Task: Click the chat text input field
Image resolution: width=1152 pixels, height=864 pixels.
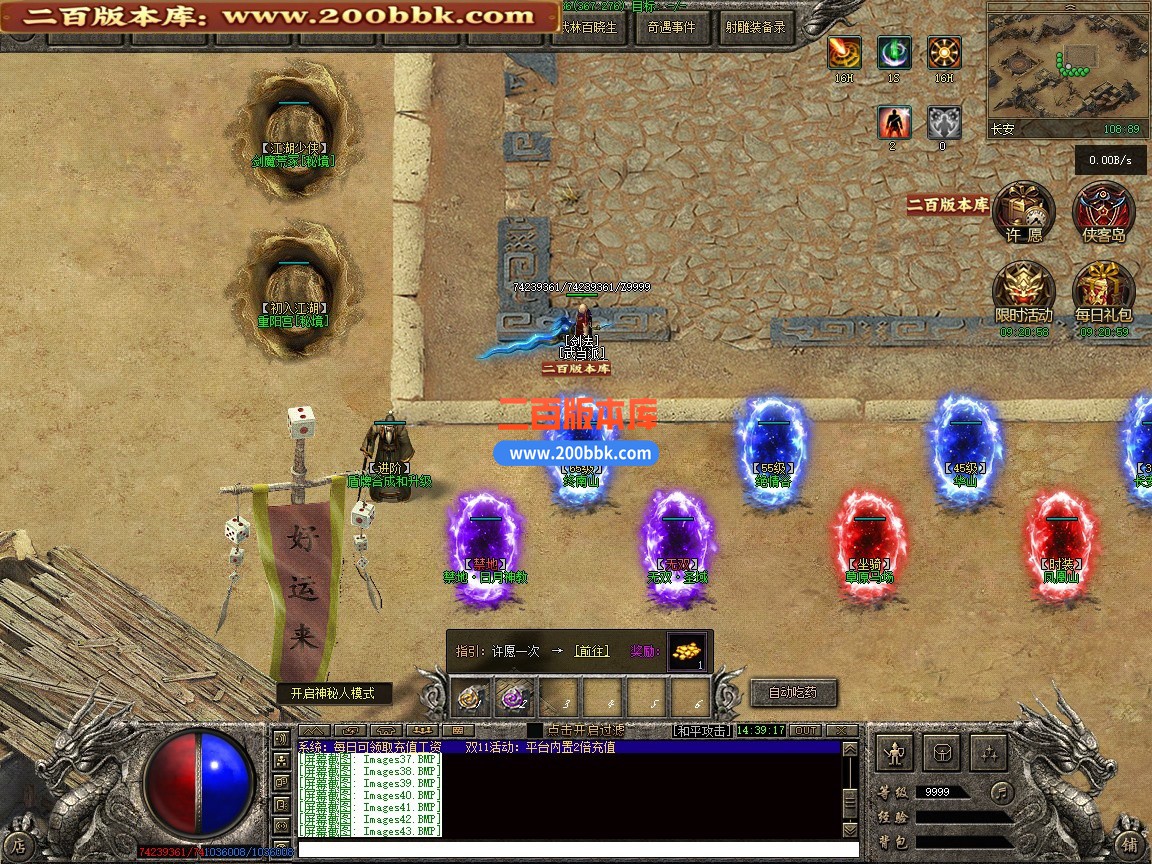Action: click(570, 849)
